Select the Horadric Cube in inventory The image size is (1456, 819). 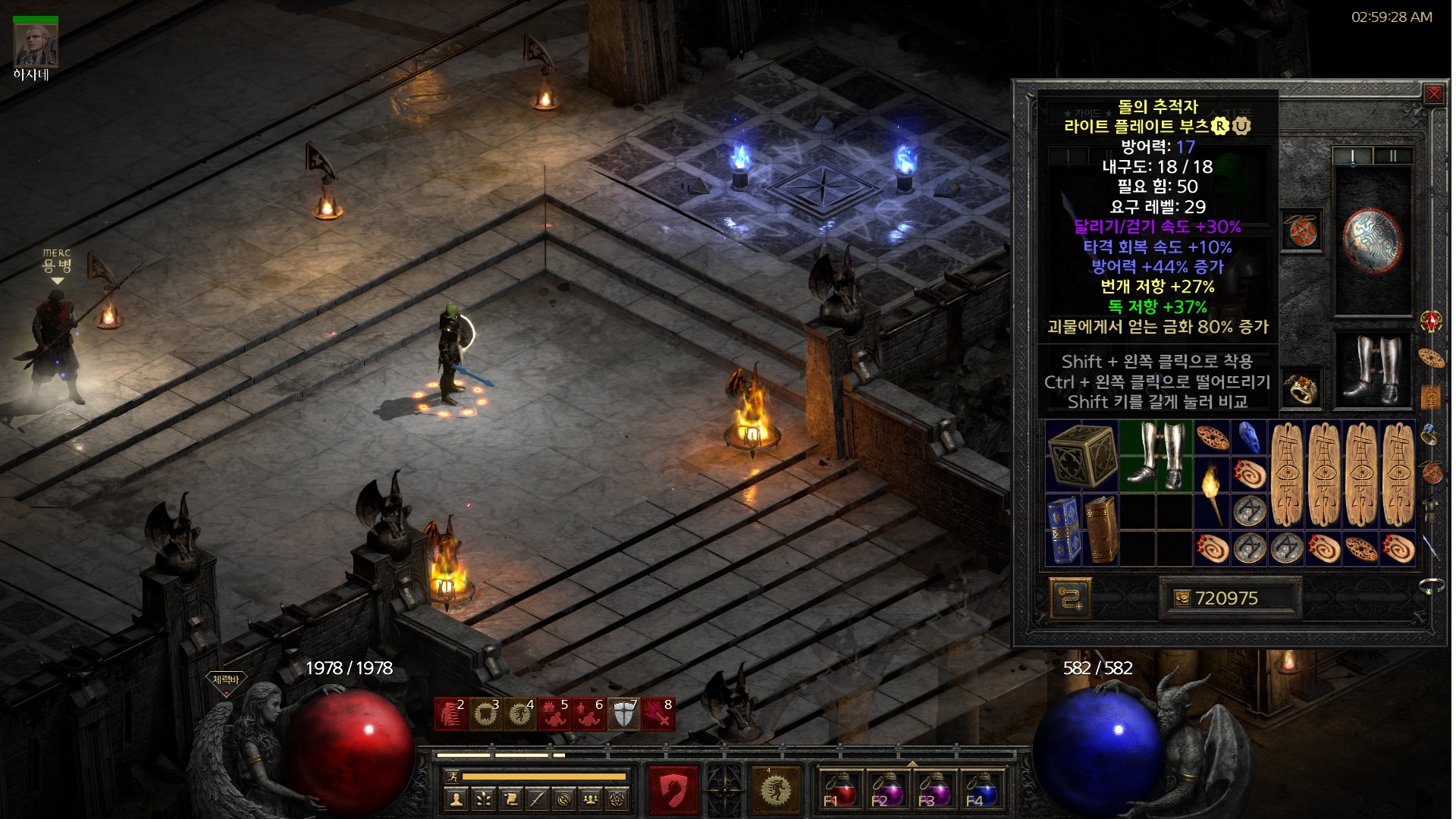(1082, 456)
